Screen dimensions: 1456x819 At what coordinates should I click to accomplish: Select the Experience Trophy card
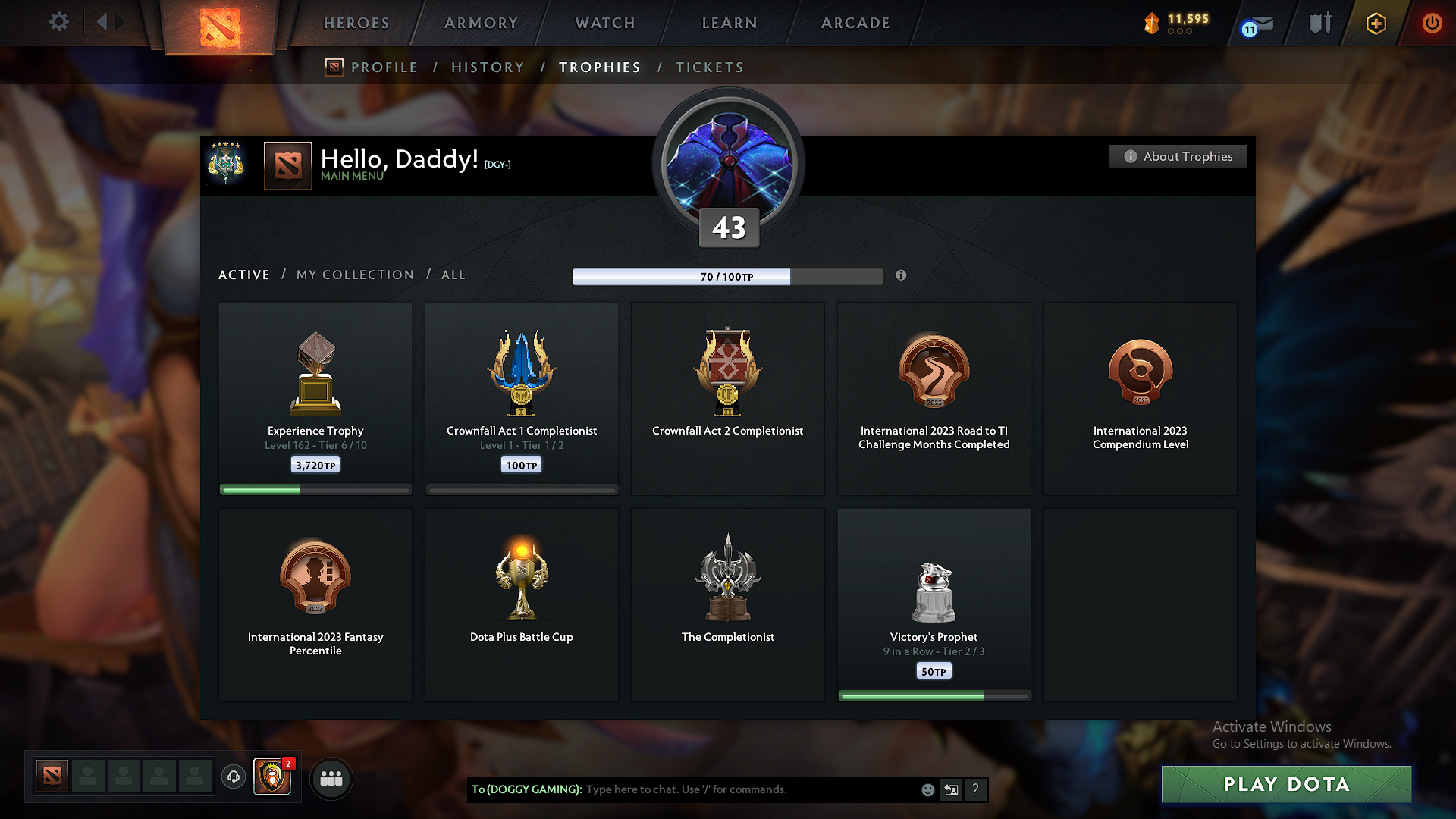(x=315, y=394)
